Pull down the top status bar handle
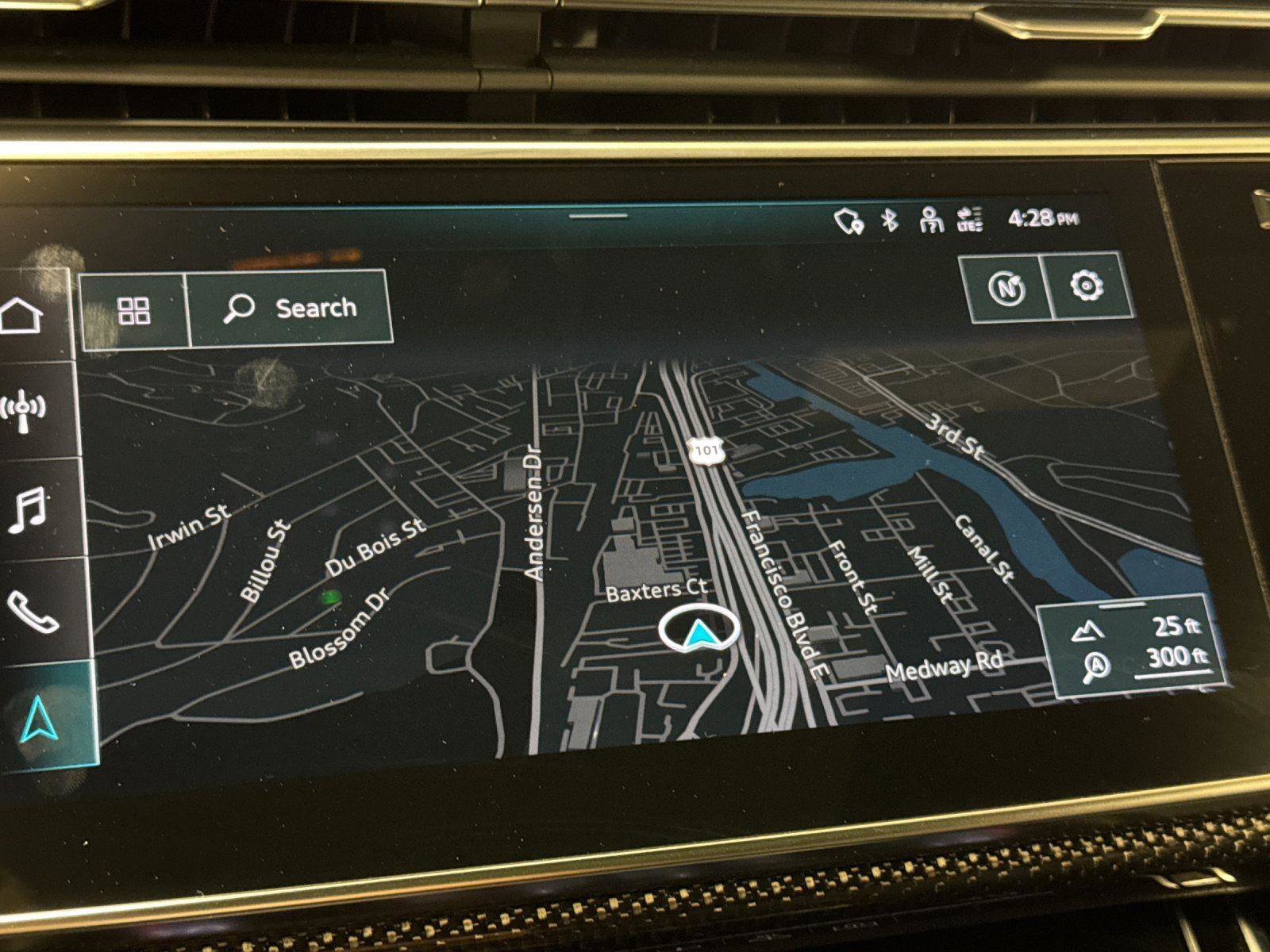Viewport: 1270px width, 952px height. pyautogui.click(x=598, y=215)
